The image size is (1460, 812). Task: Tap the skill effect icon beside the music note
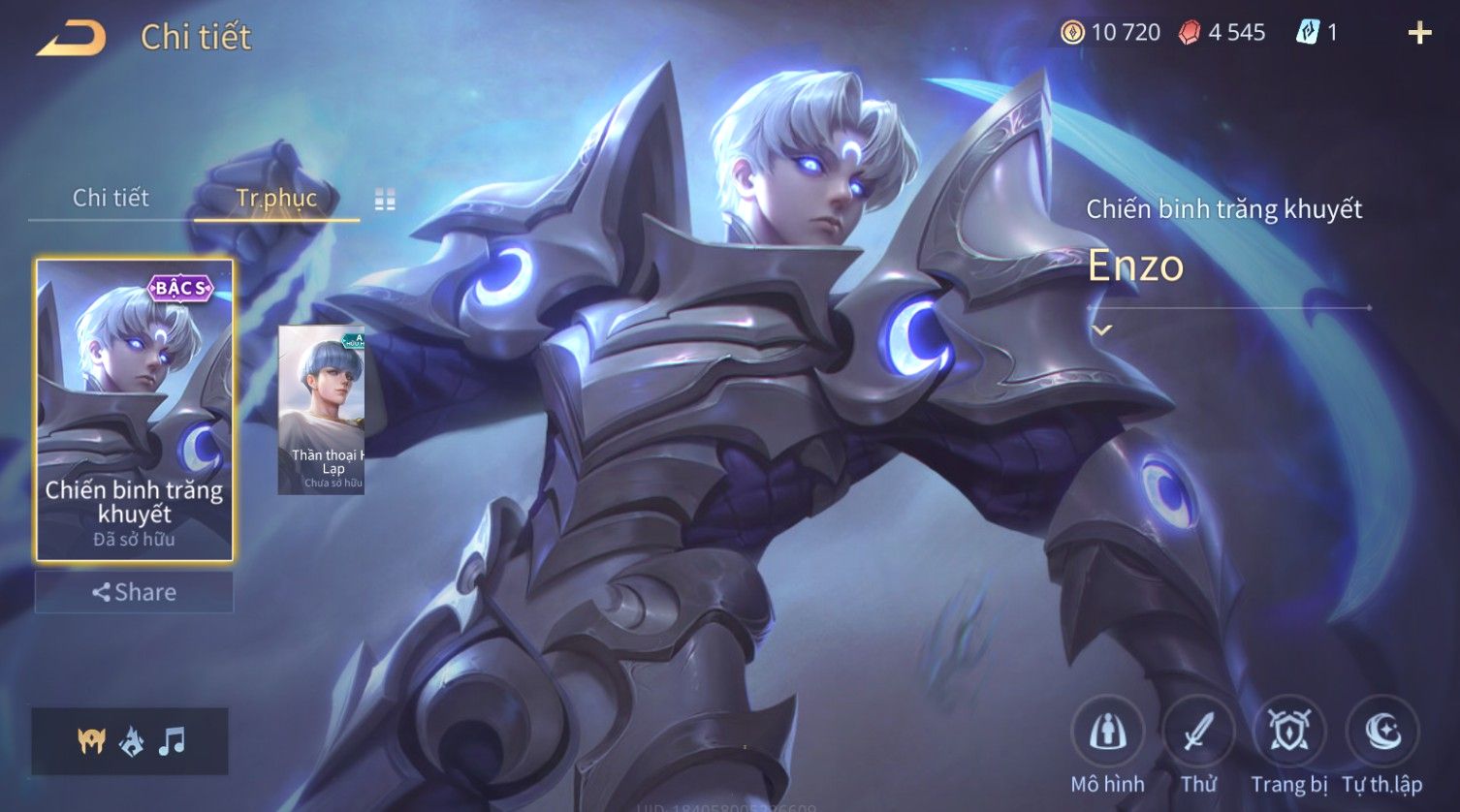point(131,741)
